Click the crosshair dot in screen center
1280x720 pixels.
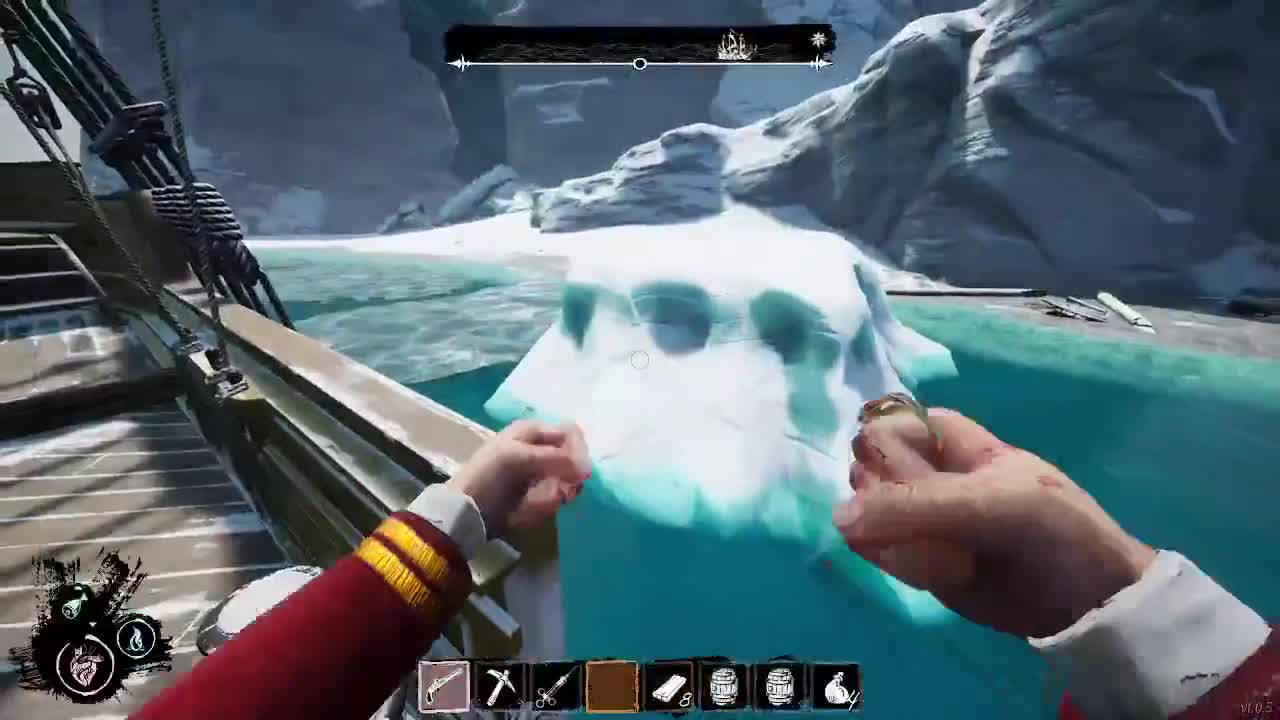pyautogui.click(x=640, y=360)
